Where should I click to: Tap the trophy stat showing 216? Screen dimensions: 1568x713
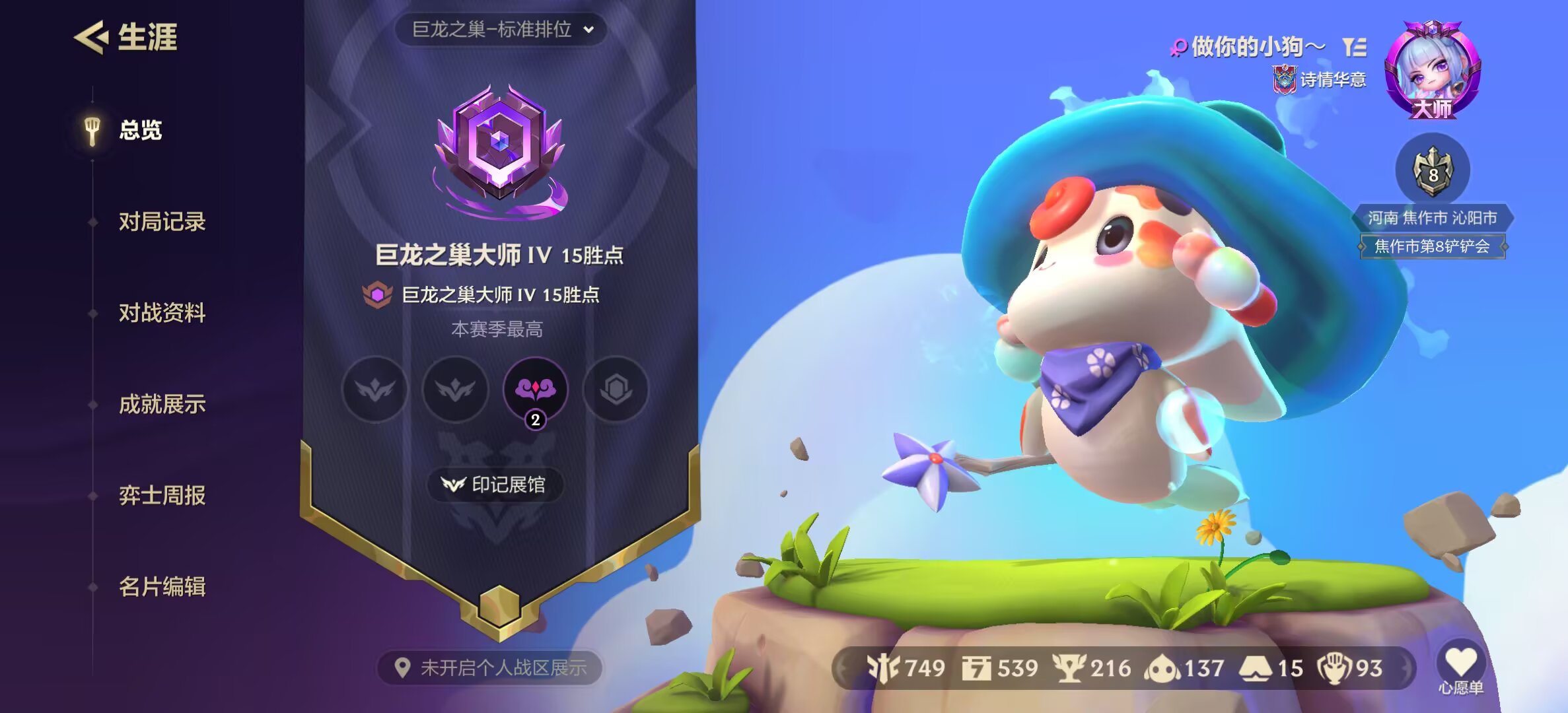[x=1092, y=668]
